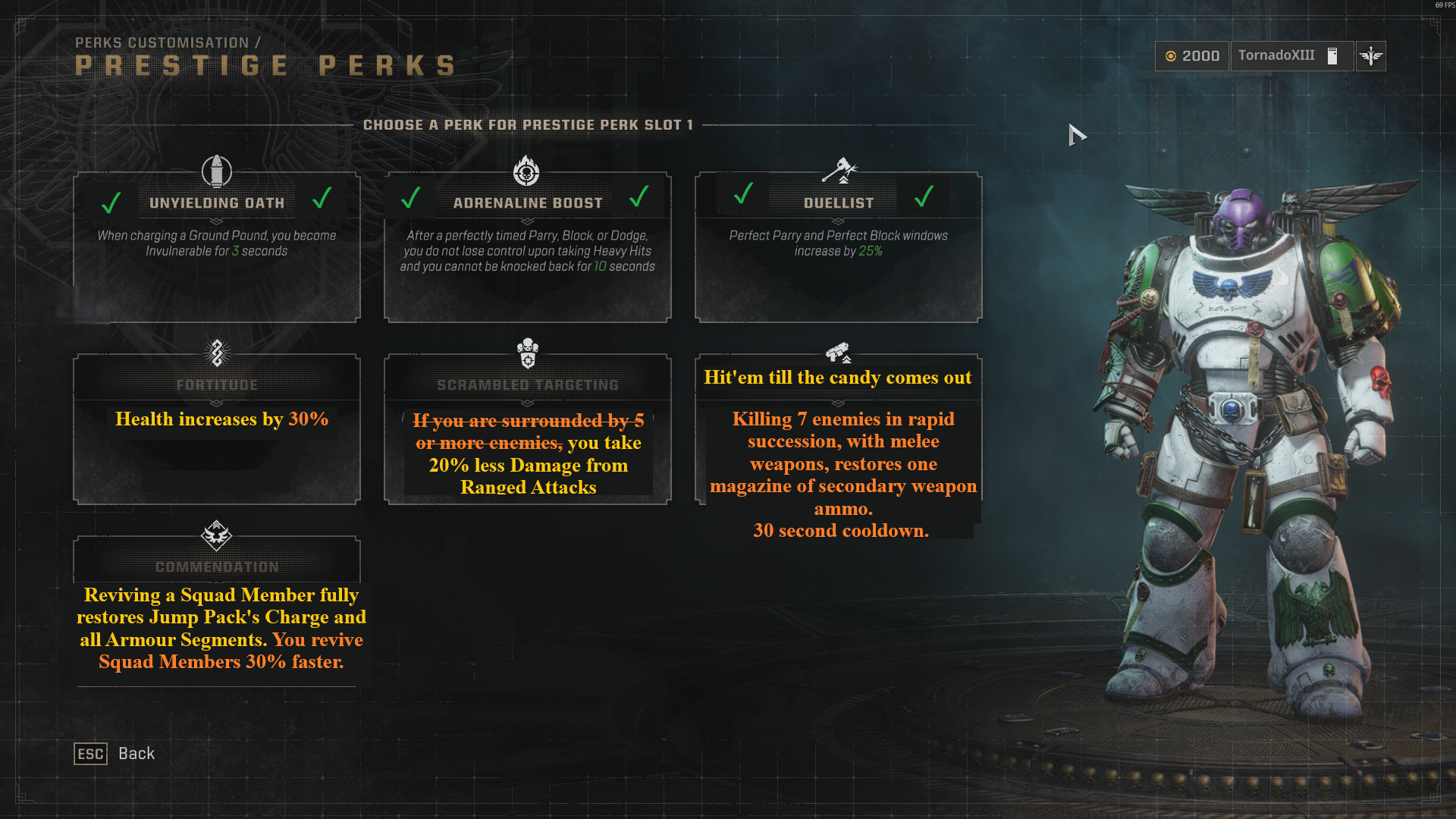Toggle the right checkmark on Adrenaline Boost

tap(637, 199)
